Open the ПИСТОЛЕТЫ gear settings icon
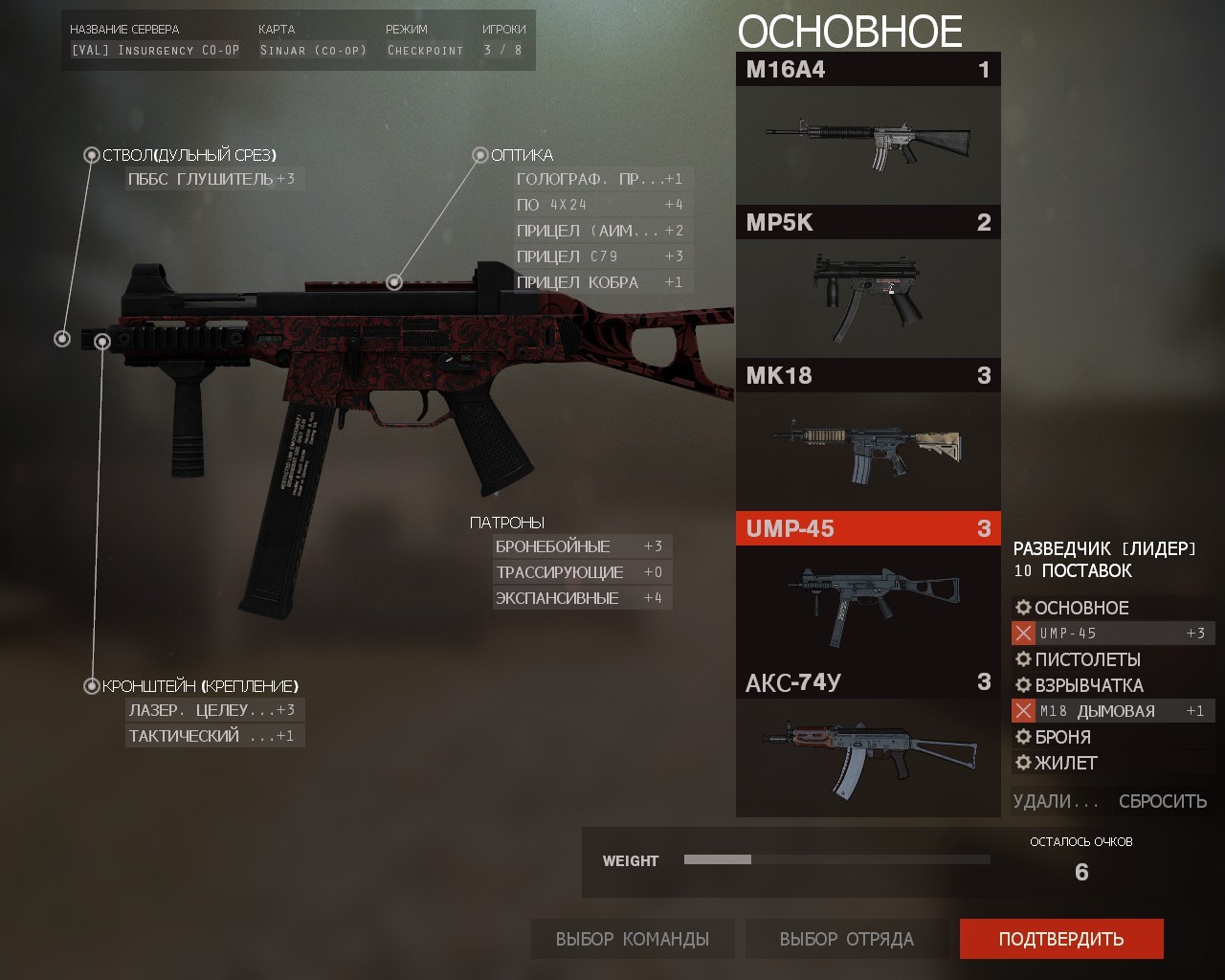This screenshot has height=980, width=1225. point(1022,659)
